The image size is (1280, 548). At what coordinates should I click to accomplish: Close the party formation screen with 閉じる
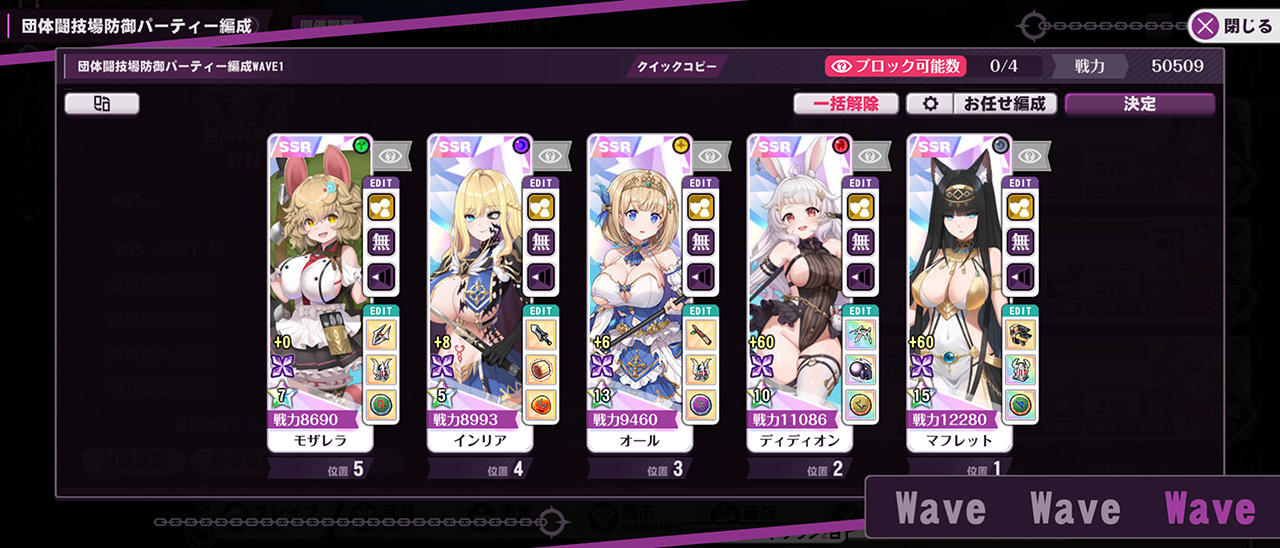[1235, 26]
